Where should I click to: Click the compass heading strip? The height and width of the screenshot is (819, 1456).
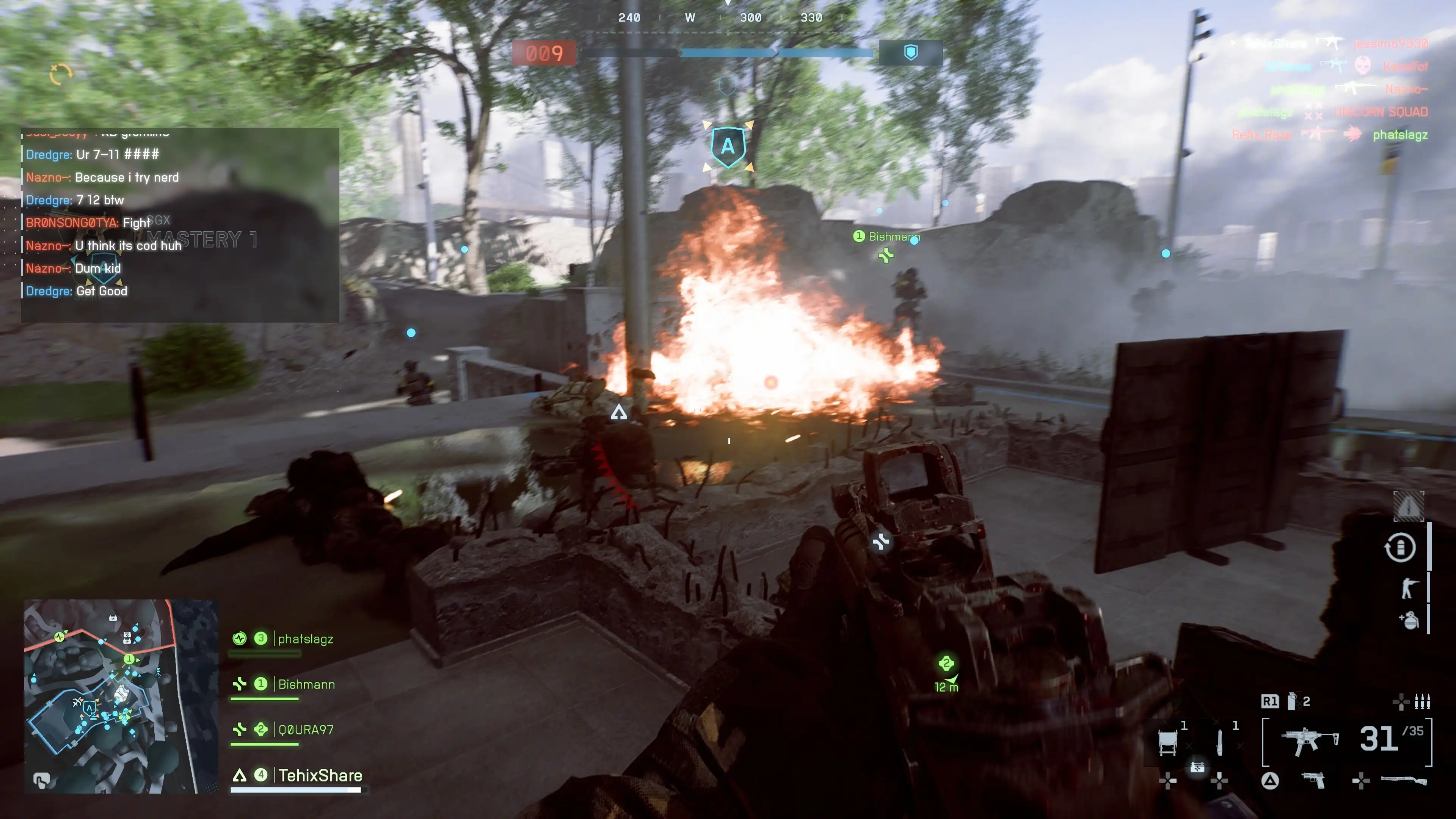tap(721, 18)
